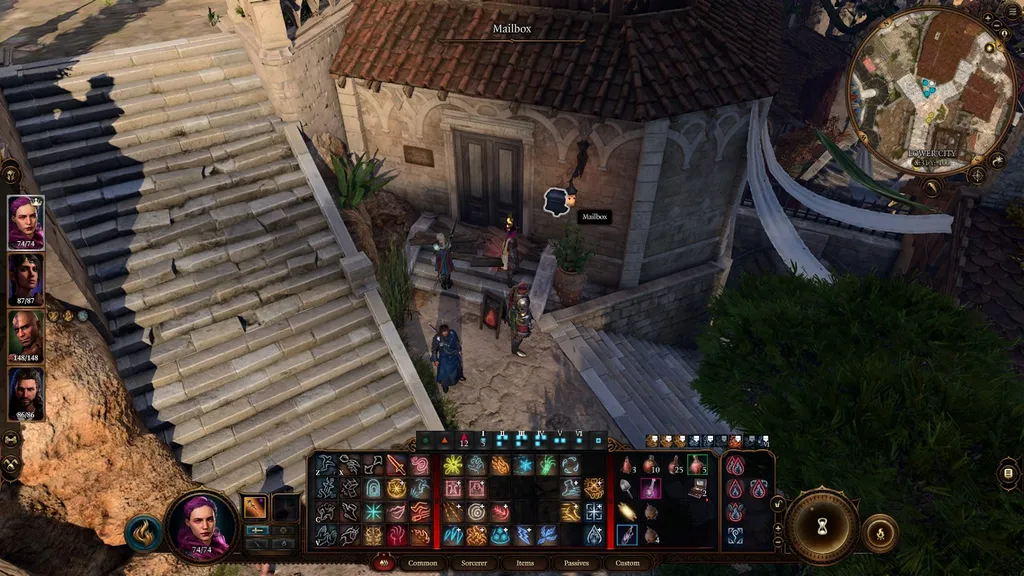Activate the cyan snowflake spell icon

(x=373, y=512)
